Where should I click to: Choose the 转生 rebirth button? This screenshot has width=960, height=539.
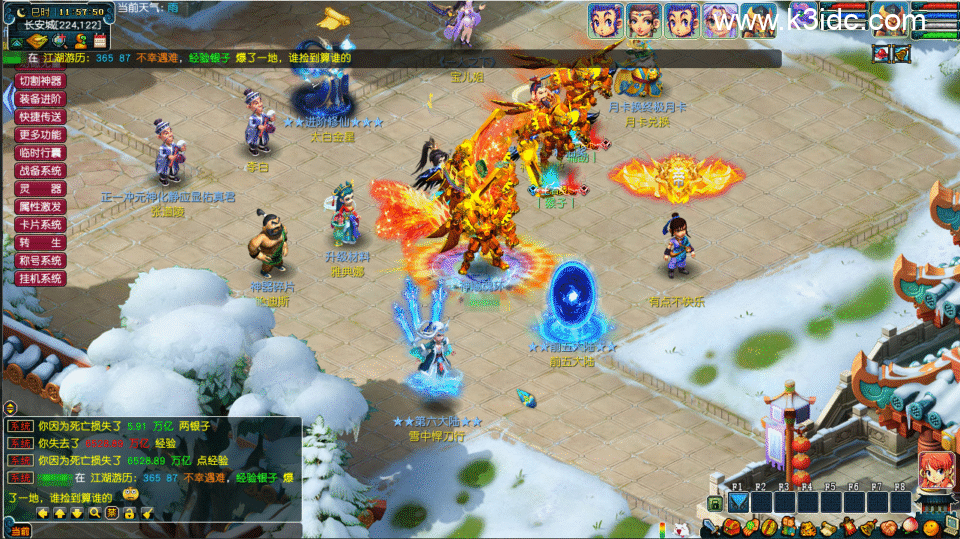40,243
